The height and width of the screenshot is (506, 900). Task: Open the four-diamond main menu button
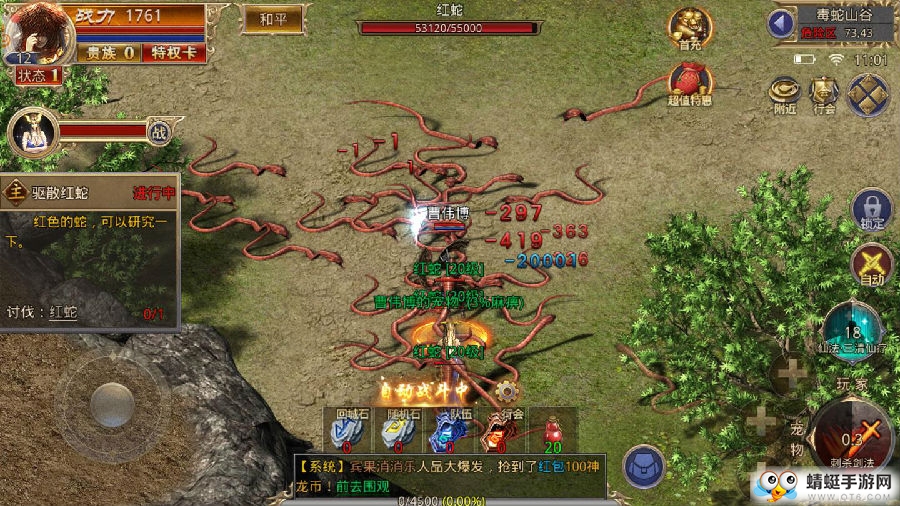867,95
